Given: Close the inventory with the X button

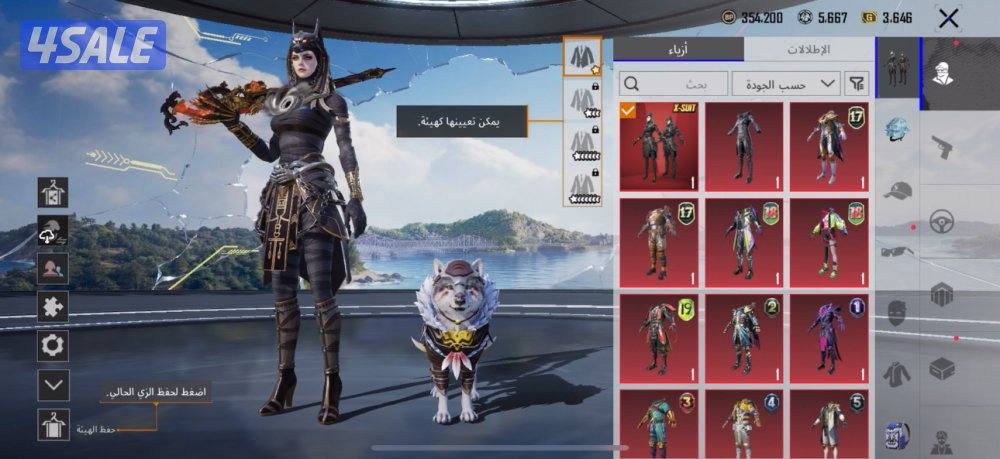Looking at the screenshot, I should pyautogui.click(x=948, y=17).
